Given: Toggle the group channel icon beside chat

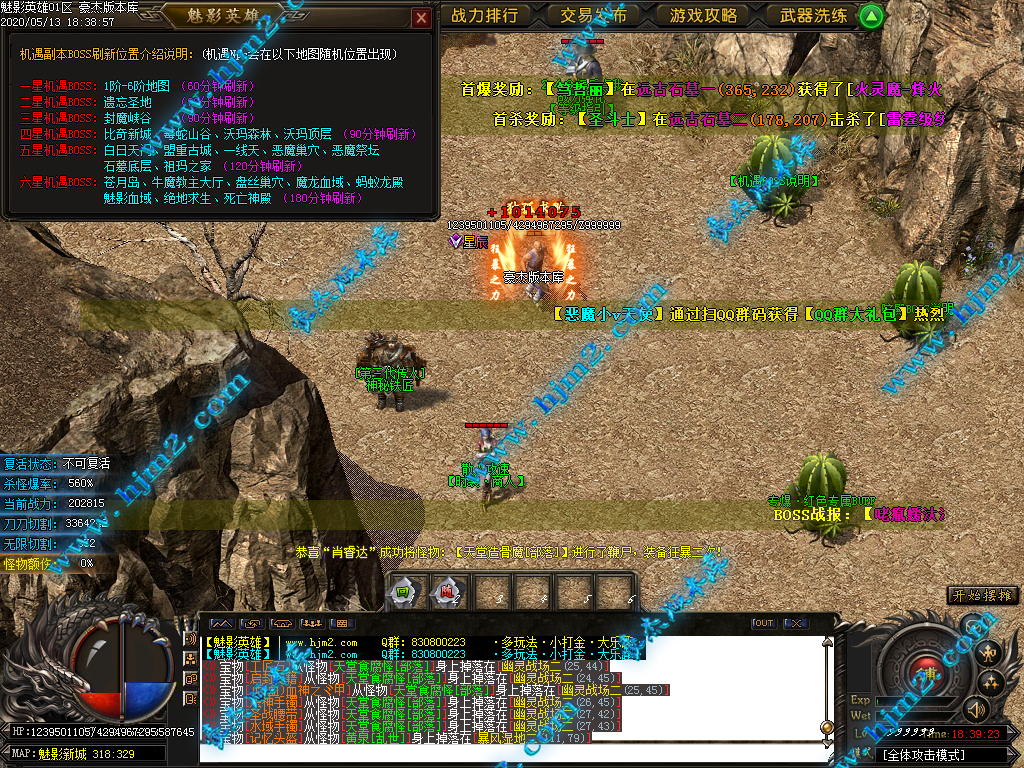Looking at the screenshot, I should [190, 658].
